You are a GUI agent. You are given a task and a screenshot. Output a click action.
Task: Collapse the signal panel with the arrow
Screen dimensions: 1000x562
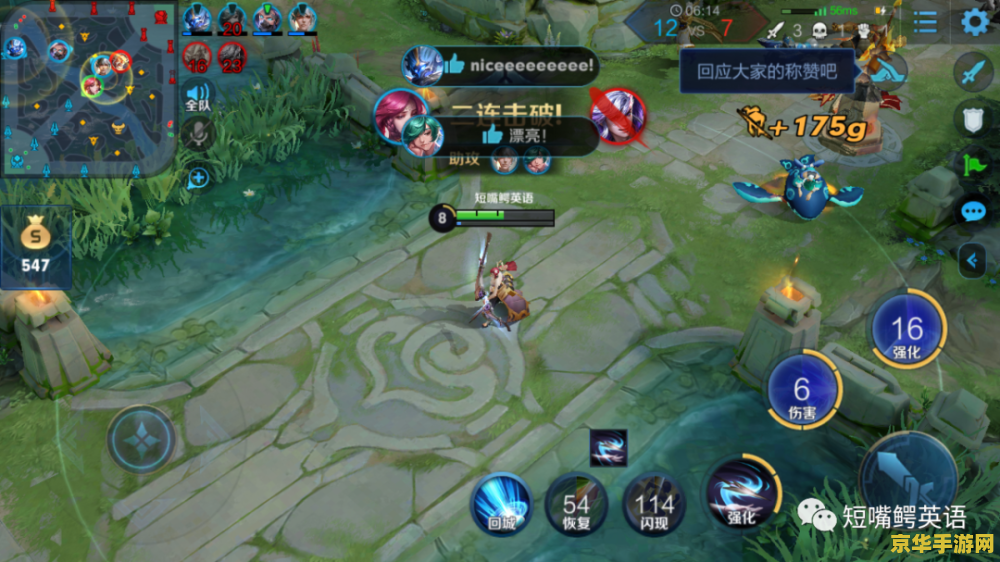pyautogui.click(x=973, y=261)
